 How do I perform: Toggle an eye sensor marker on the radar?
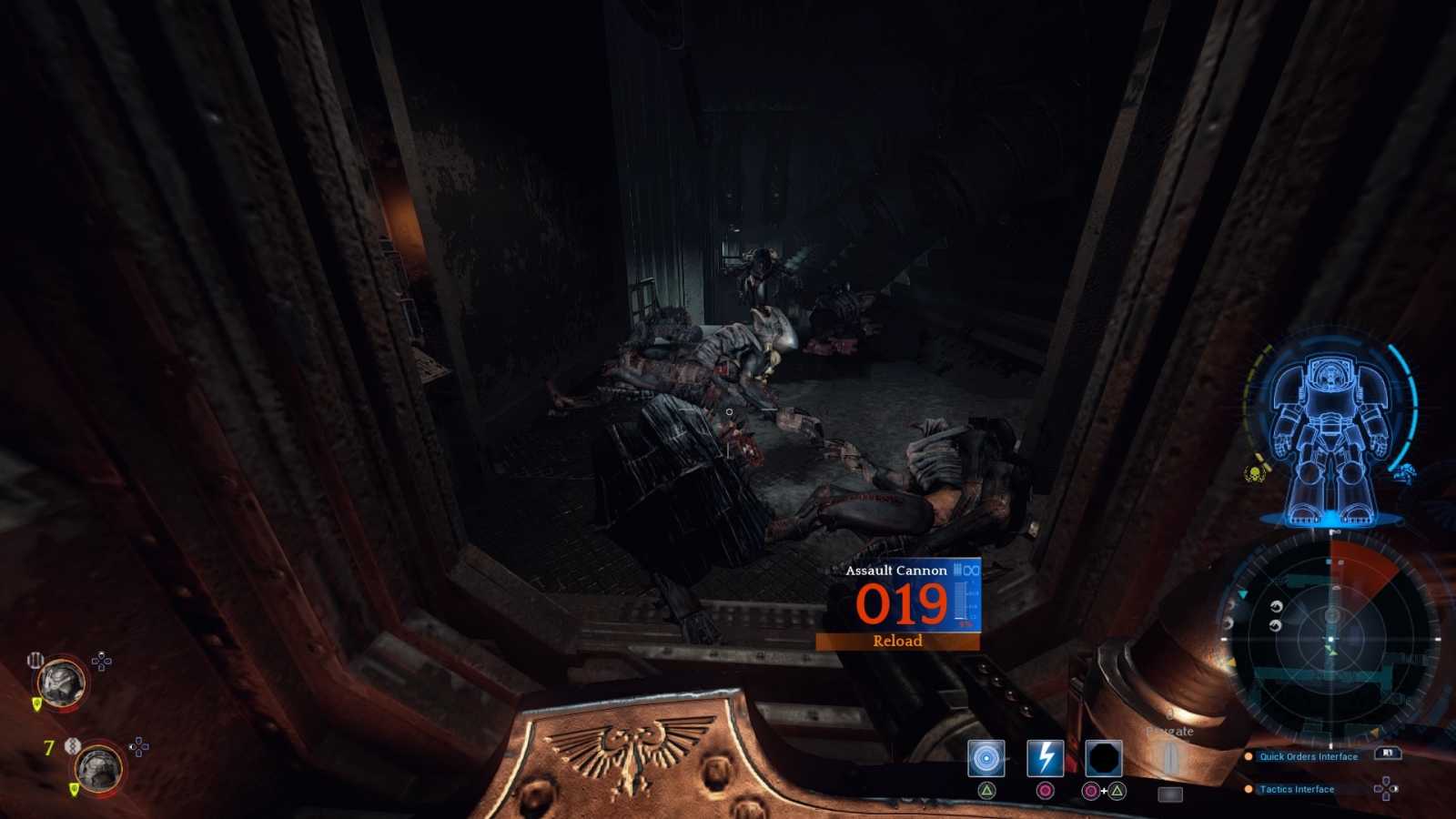pos(1276,606)
